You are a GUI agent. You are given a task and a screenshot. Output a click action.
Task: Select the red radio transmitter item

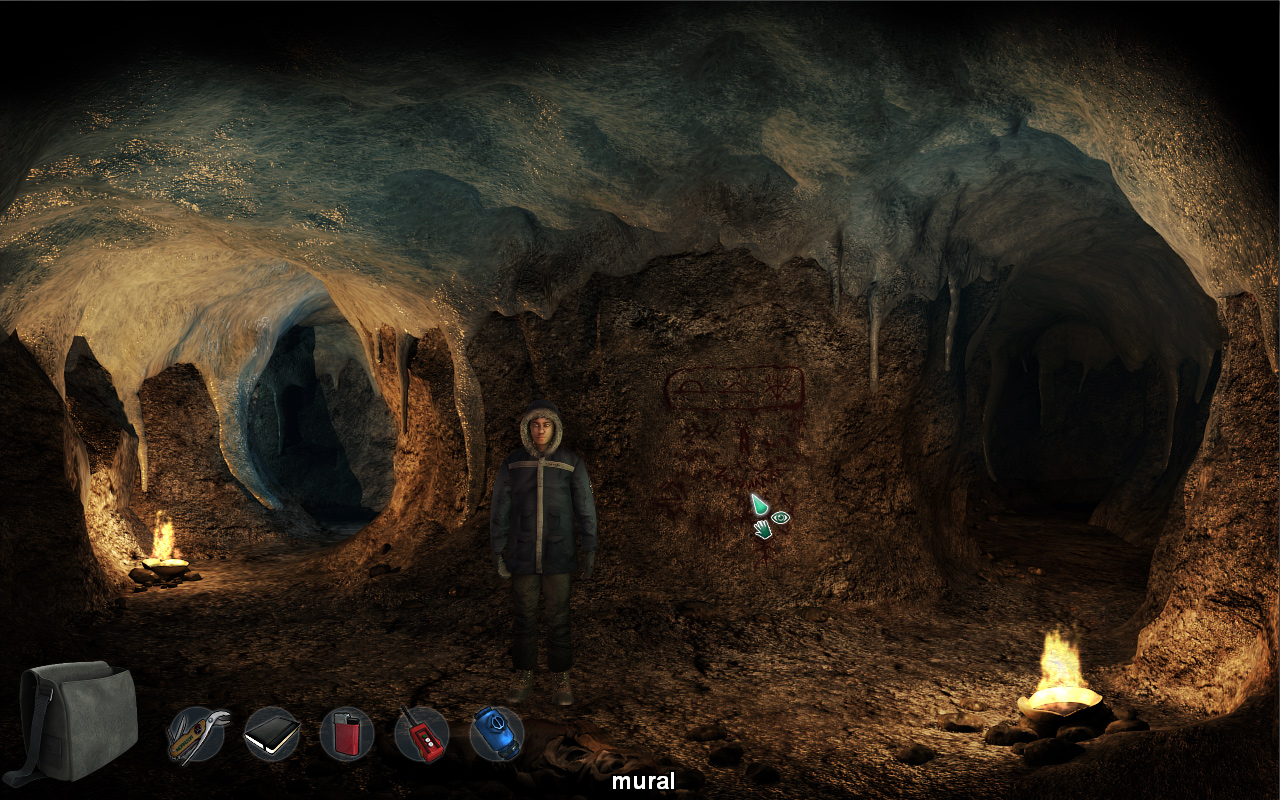[420, 735]
